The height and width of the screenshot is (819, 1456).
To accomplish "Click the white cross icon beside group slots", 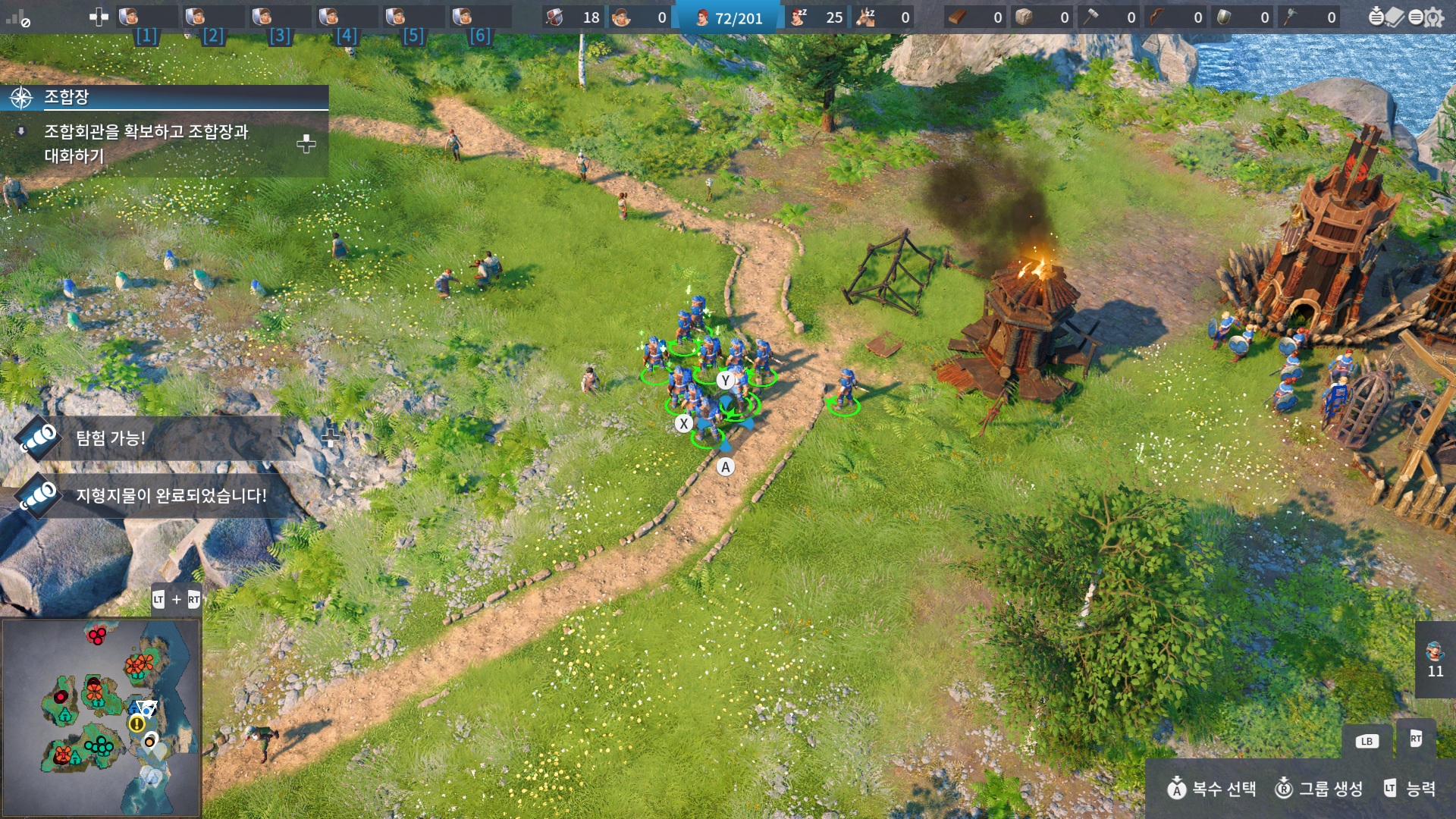I will click(x=99, y=17).
